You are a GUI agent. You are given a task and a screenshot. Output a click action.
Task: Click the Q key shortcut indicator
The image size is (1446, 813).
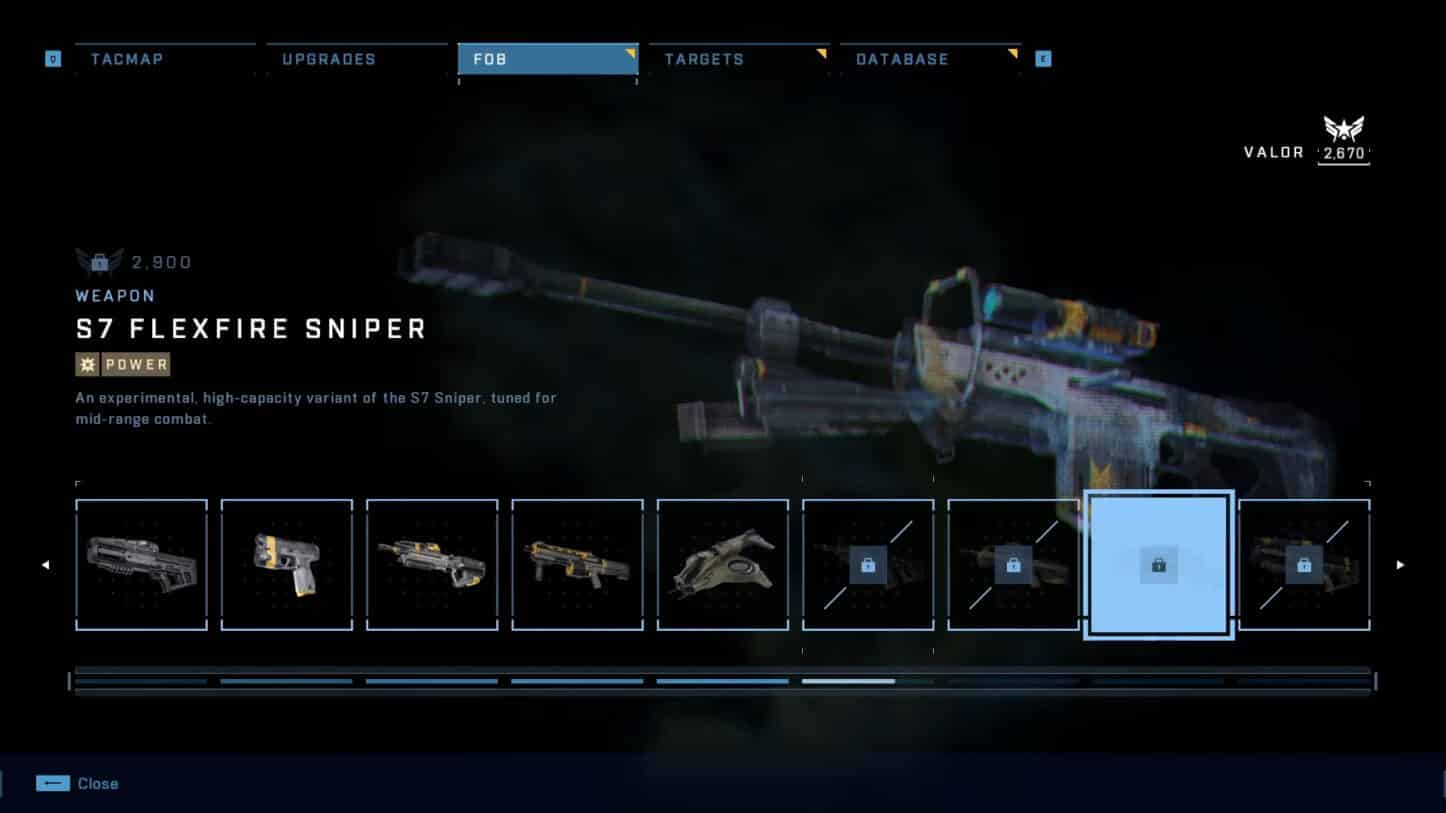53,58
